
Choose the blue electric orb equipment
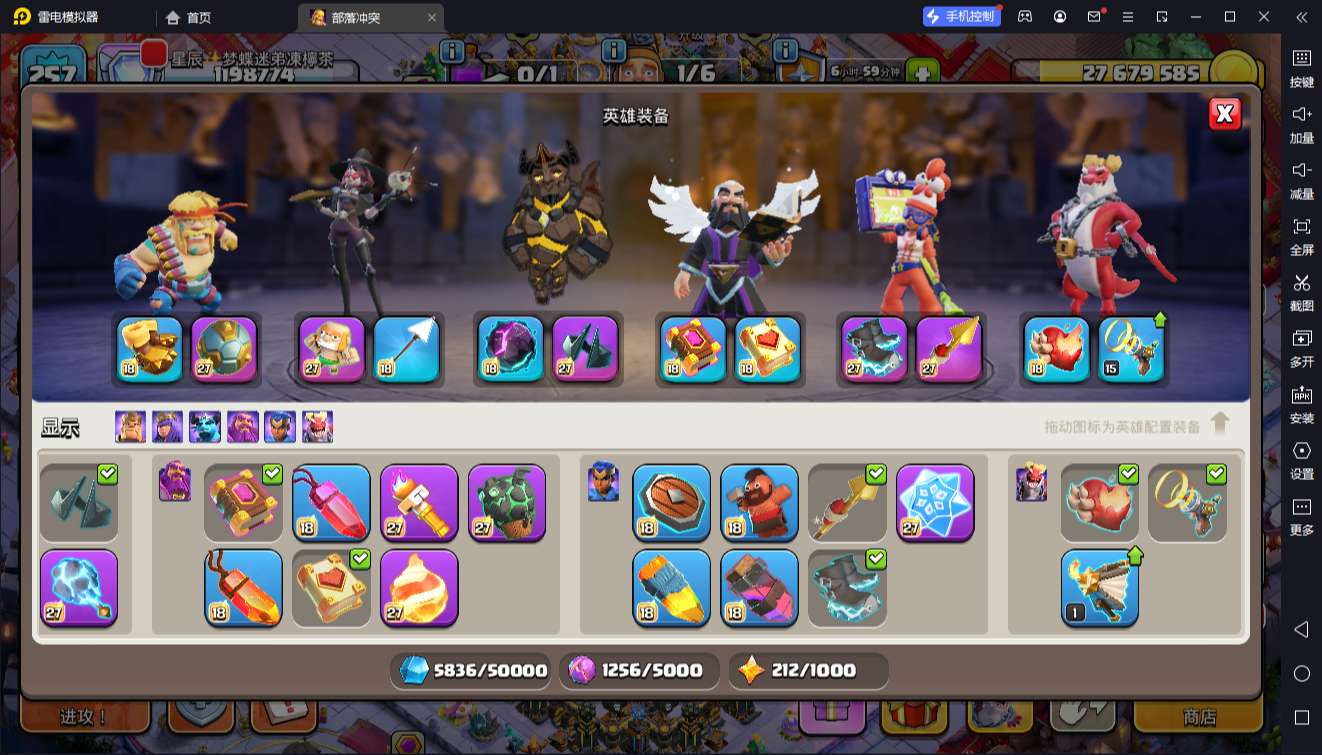(79, 587)
